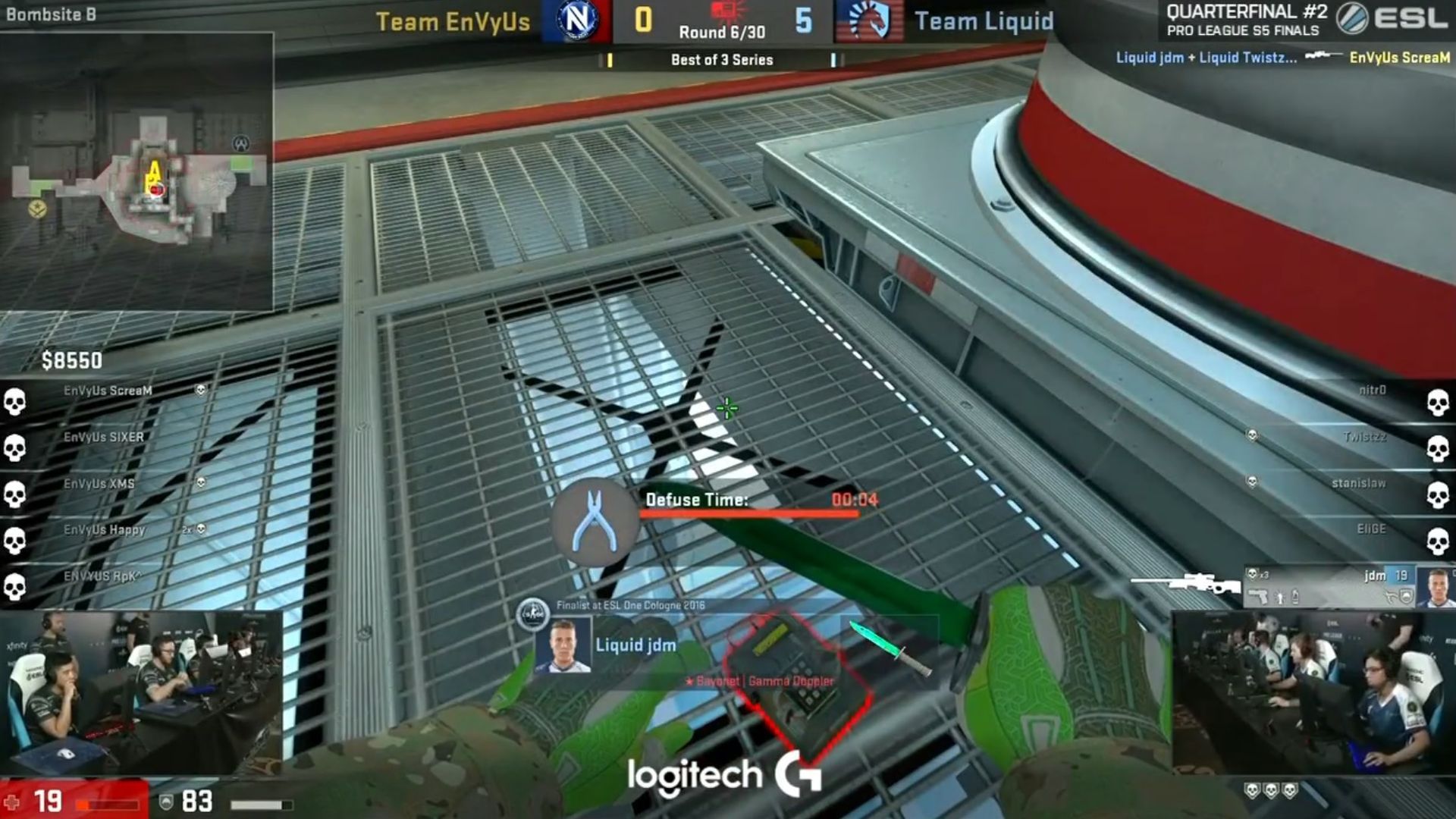
Task: Select the defuse pliers icon
Action: point(595,522)
